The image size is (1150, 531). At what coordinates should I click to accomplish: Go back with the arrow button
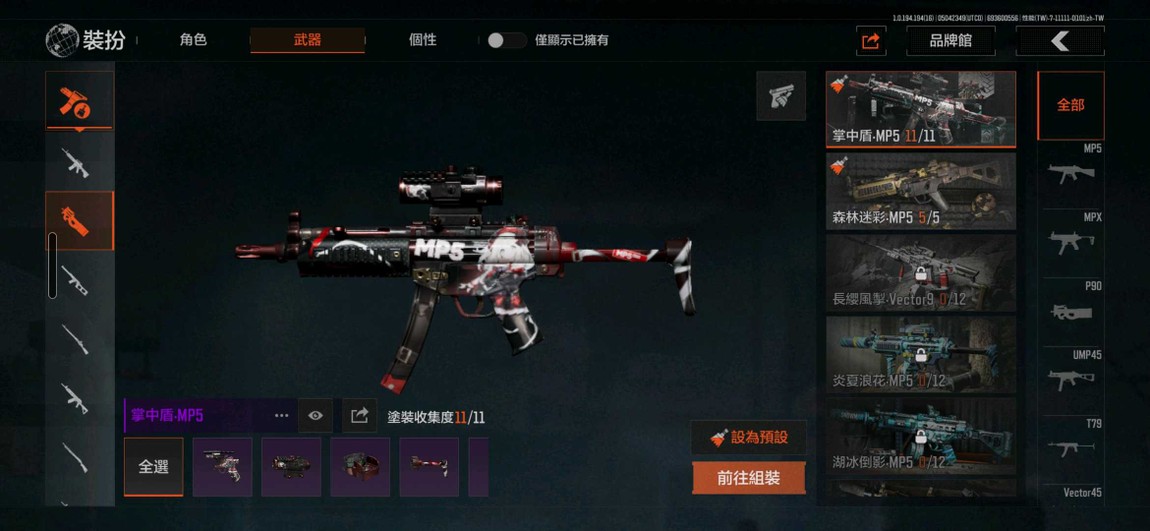click(x=1060, y=41)
